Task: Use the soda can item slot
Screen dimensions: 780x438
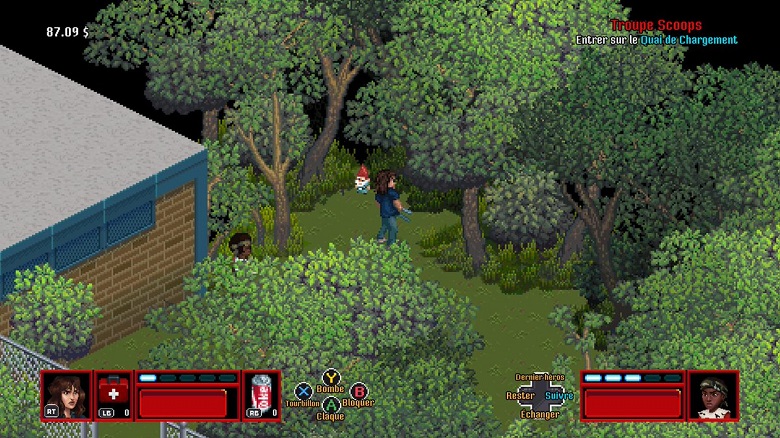Action: (x=262, y=395)
